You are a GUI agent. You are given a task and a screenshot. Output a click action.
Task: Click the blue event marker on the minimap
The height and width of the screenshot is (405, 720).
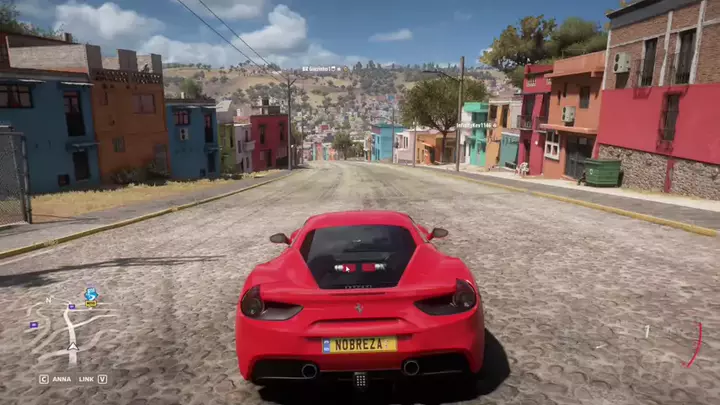click(91, 295)
